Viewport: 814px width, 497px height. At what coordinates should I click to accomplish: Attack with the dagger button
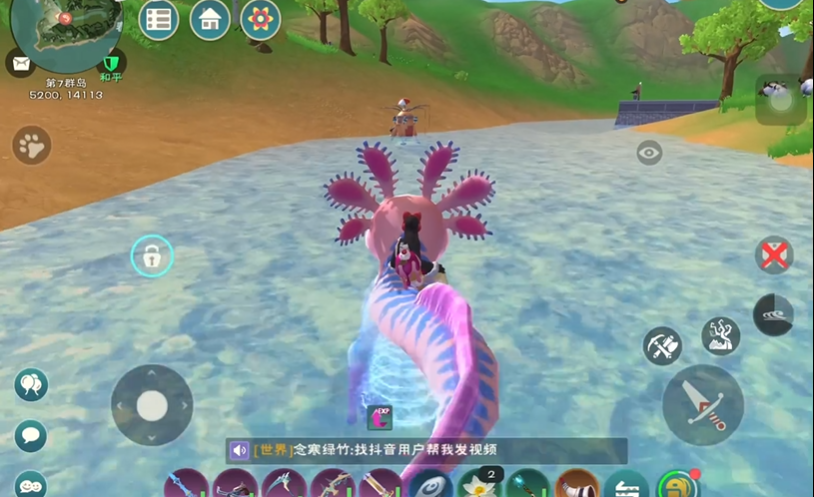tap(703, 405)
